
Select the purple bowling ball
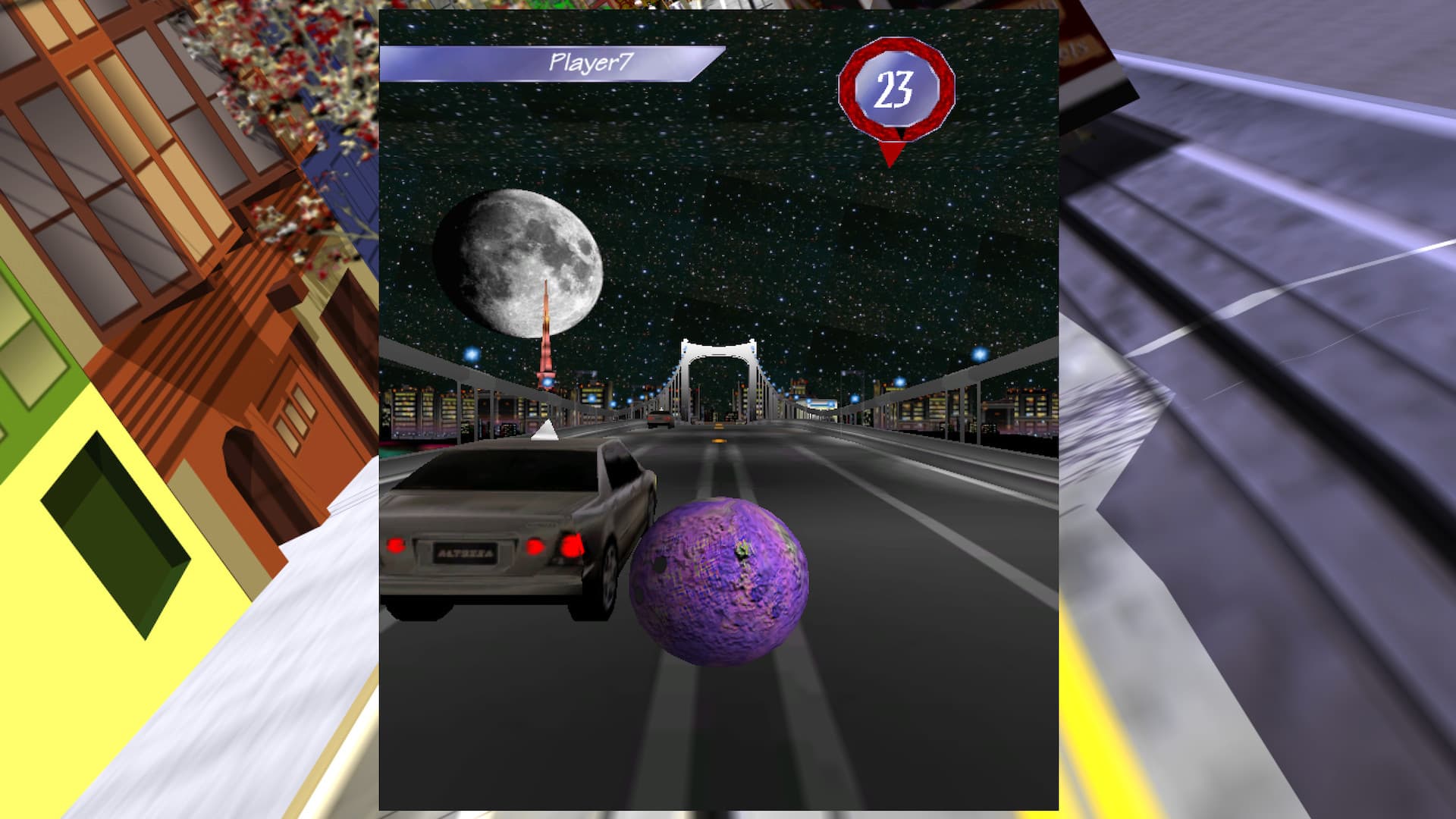(x=720, y=584)
